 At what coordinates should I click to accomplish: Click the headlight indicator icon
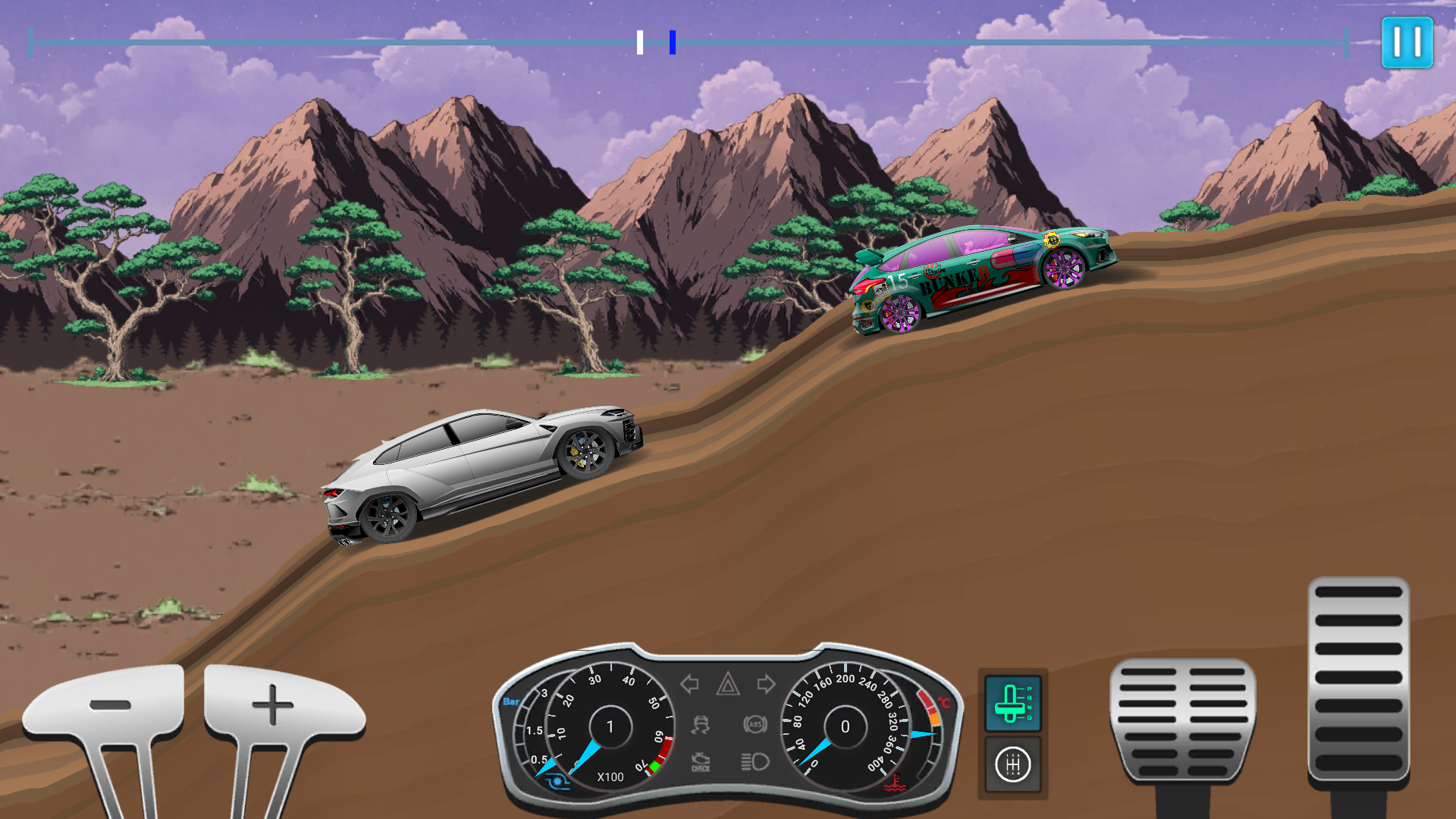tap(755, 761)
